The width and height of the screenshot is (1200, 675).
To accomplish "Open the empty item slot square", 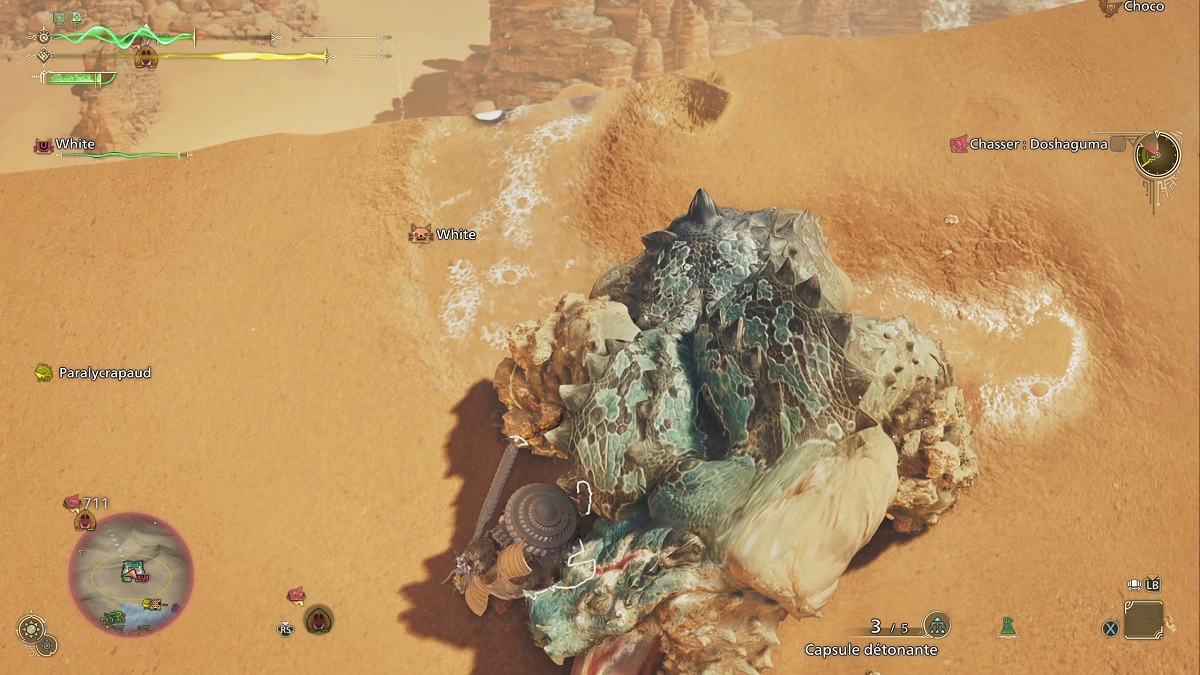I will [x=1143, y=619].
